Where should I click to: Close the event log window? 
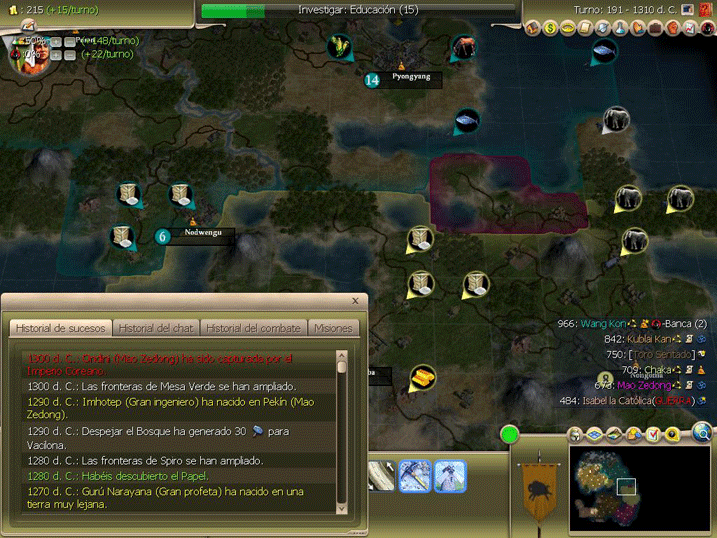pyautogui.click(x=355, y=300)
